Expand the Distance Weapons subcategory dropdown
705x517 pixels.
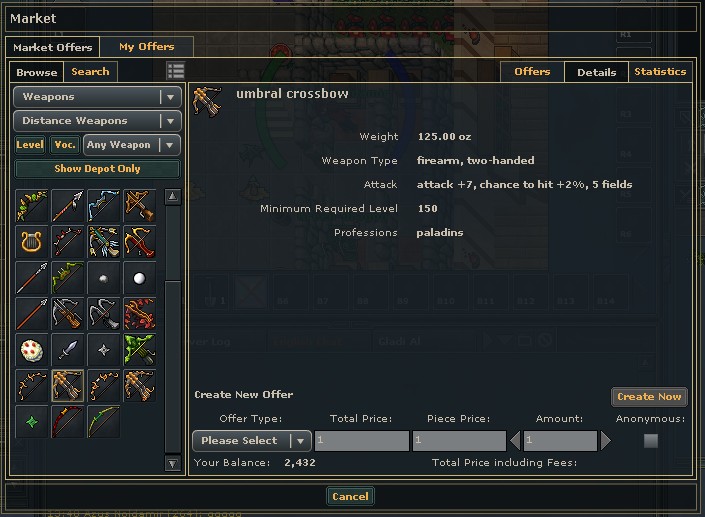(x=97, y=121)
